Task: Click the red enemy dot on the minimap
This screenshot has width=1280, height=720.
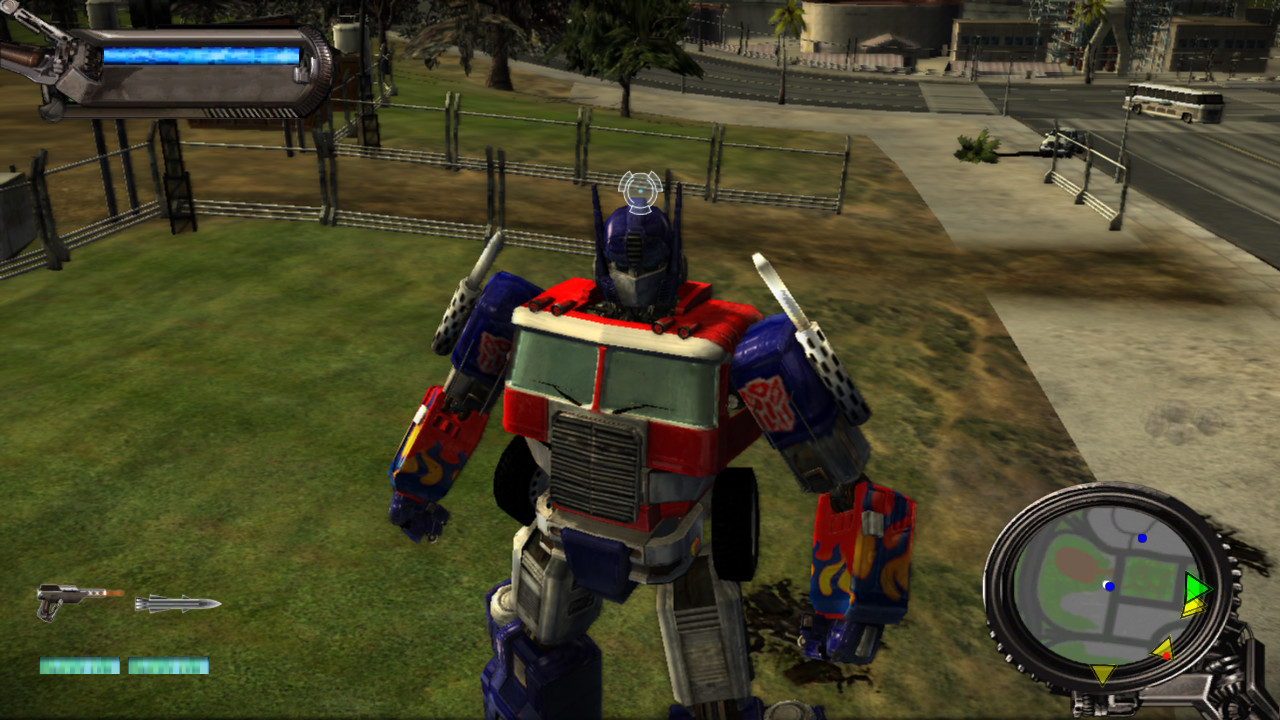Action: [1167, 656]
